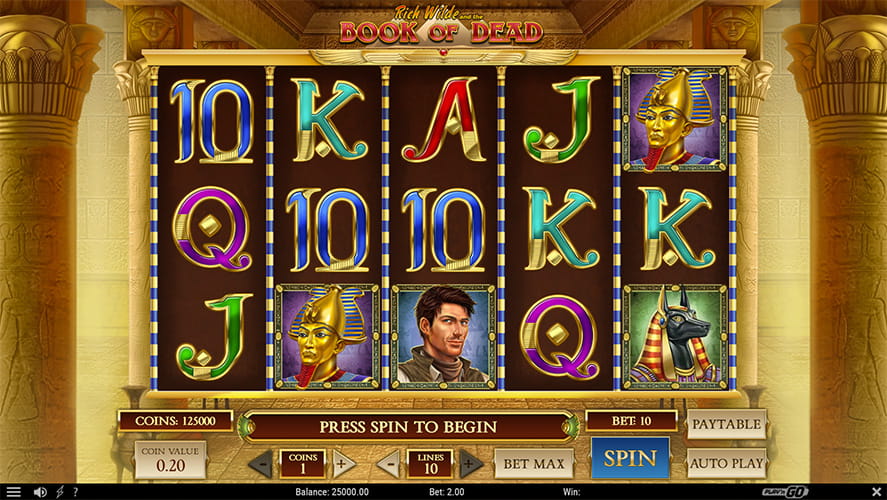
Task: Open the question mark help
Action: point(75,492)
